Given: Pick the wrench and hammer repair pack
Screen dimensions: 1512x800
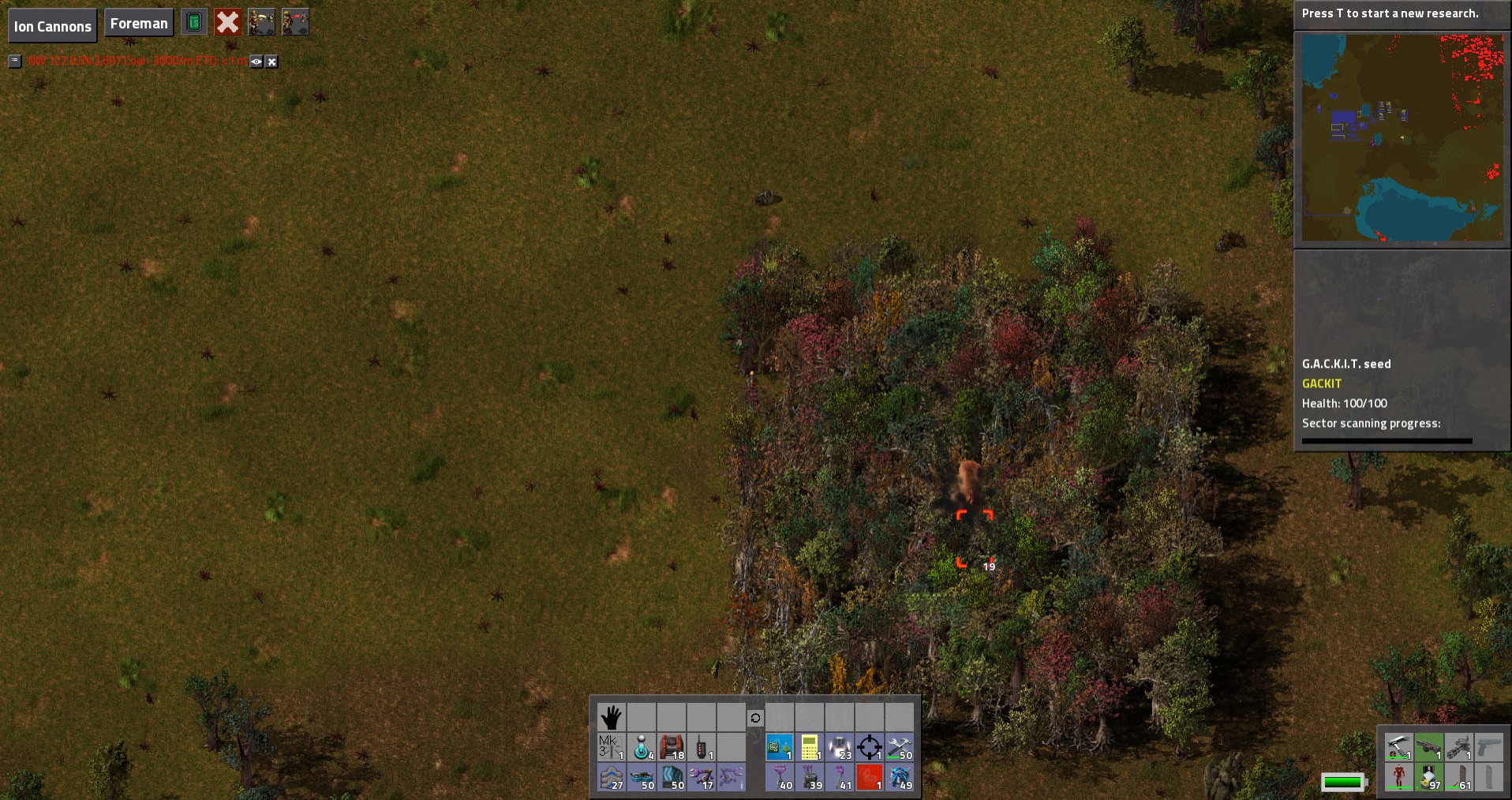Looking at the screenshot, I should tap(899, 747).
